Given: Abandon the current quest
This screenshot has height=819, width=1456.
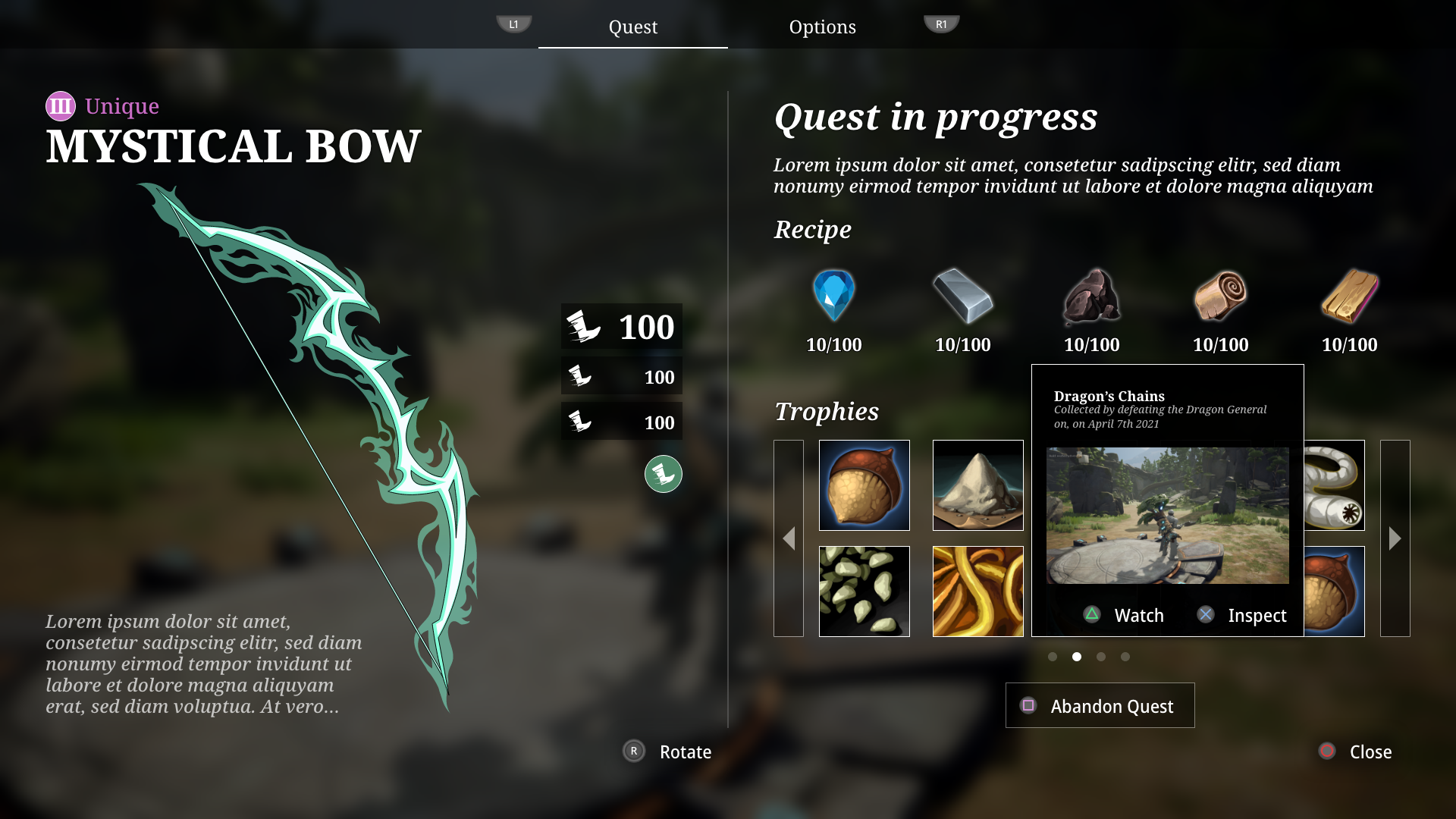Looking at the screenshot, I should point(1100,705).
